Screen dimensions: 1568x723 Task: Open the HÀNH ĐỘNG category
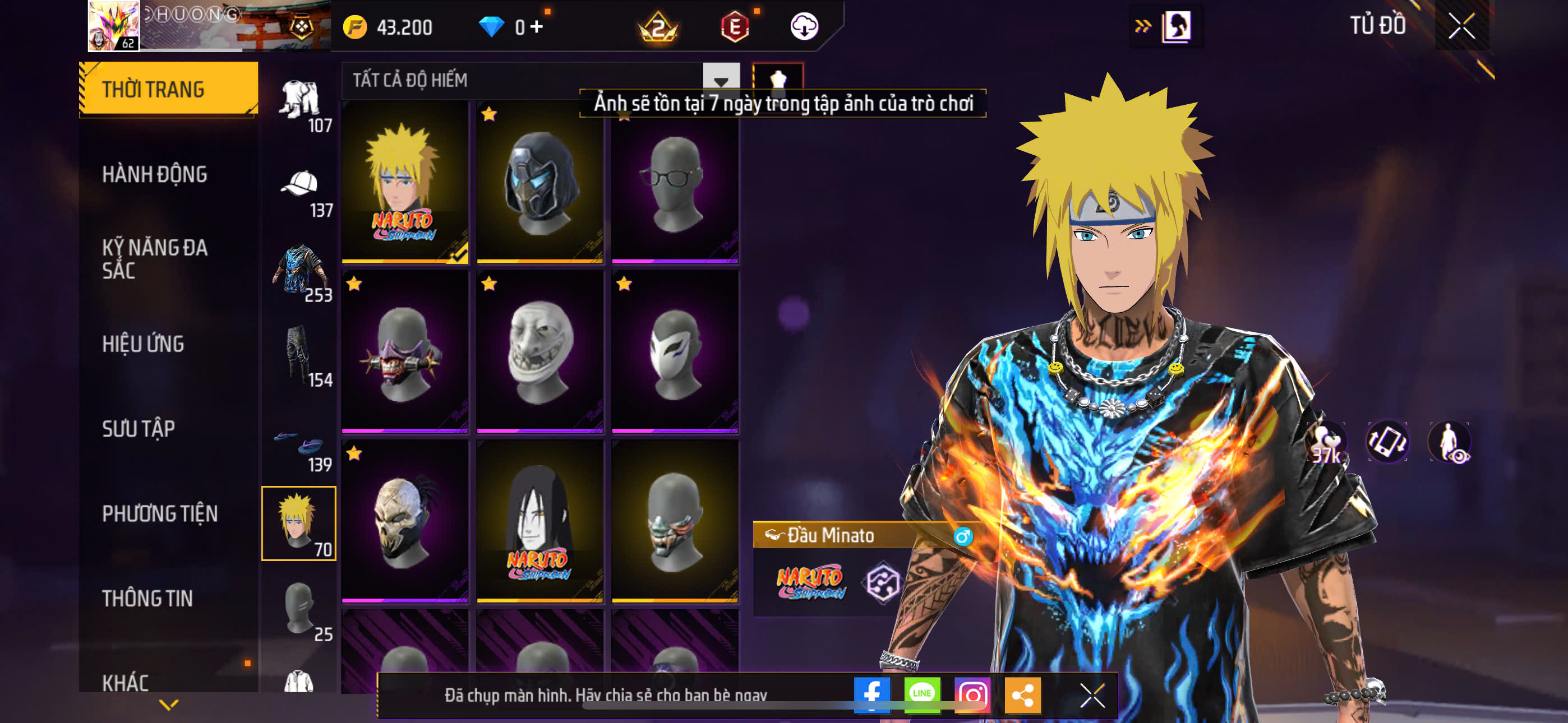155,174
